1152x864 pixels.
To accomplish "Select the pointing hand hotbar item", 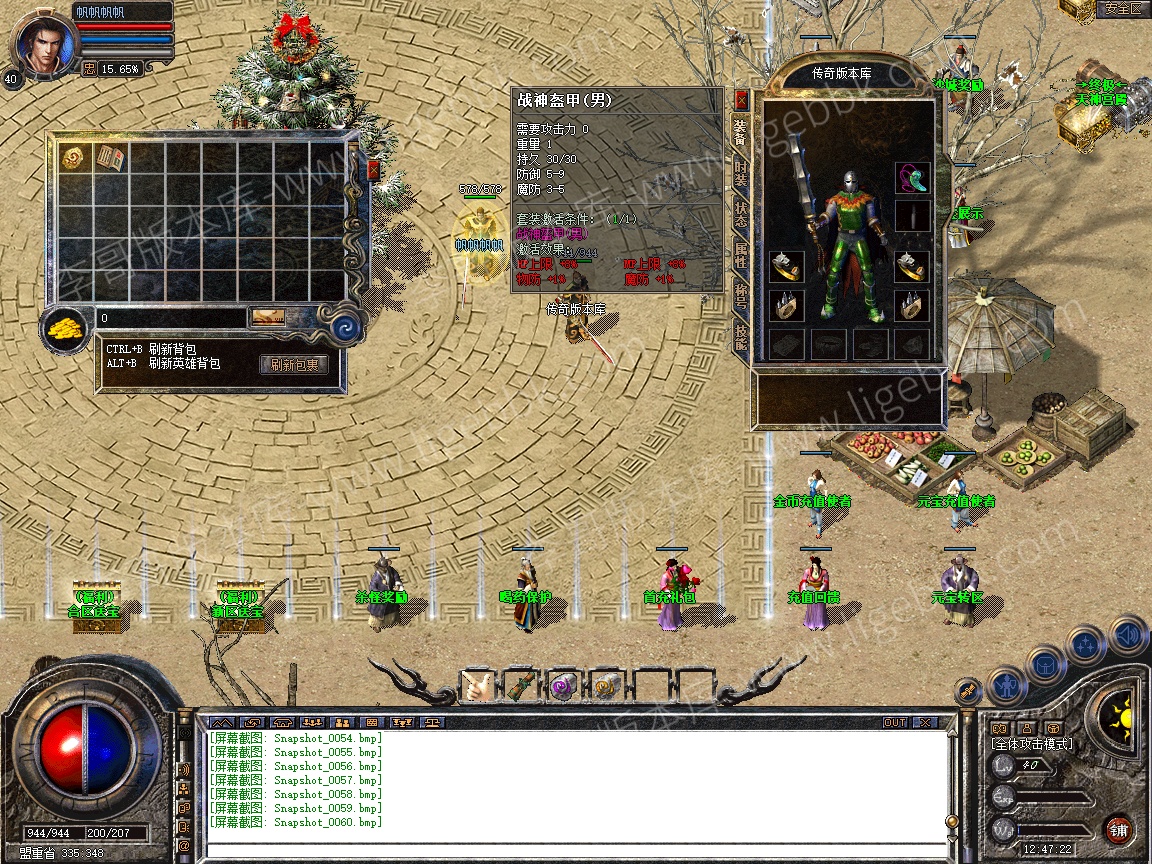I will pyautogui.click(x=478, y=687).
